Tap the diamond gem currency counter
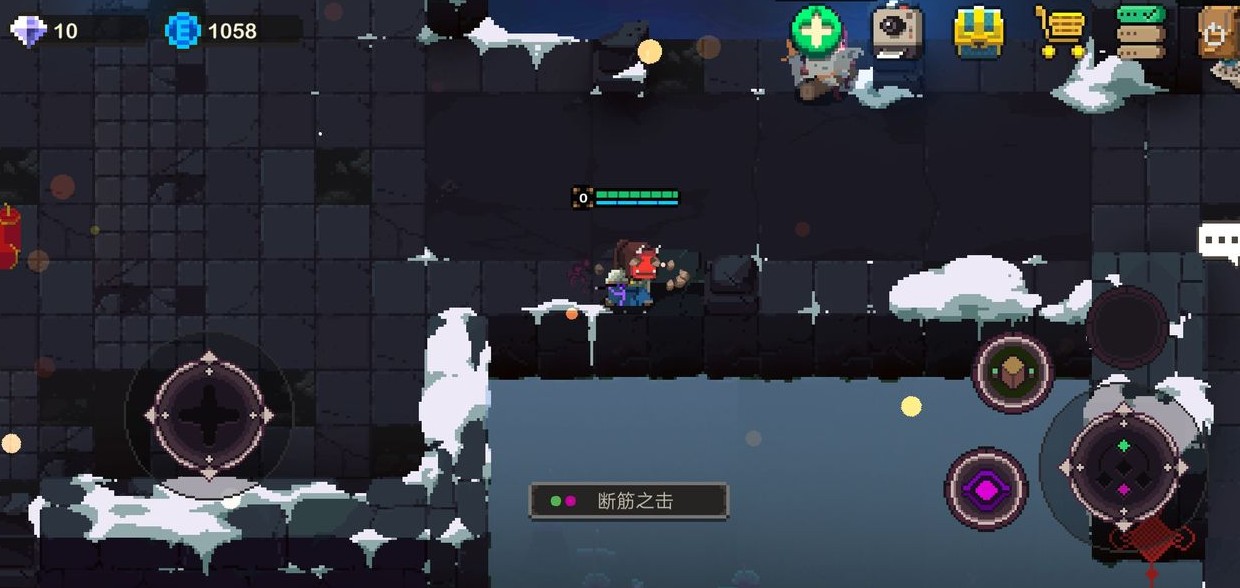 pos(45,31)
